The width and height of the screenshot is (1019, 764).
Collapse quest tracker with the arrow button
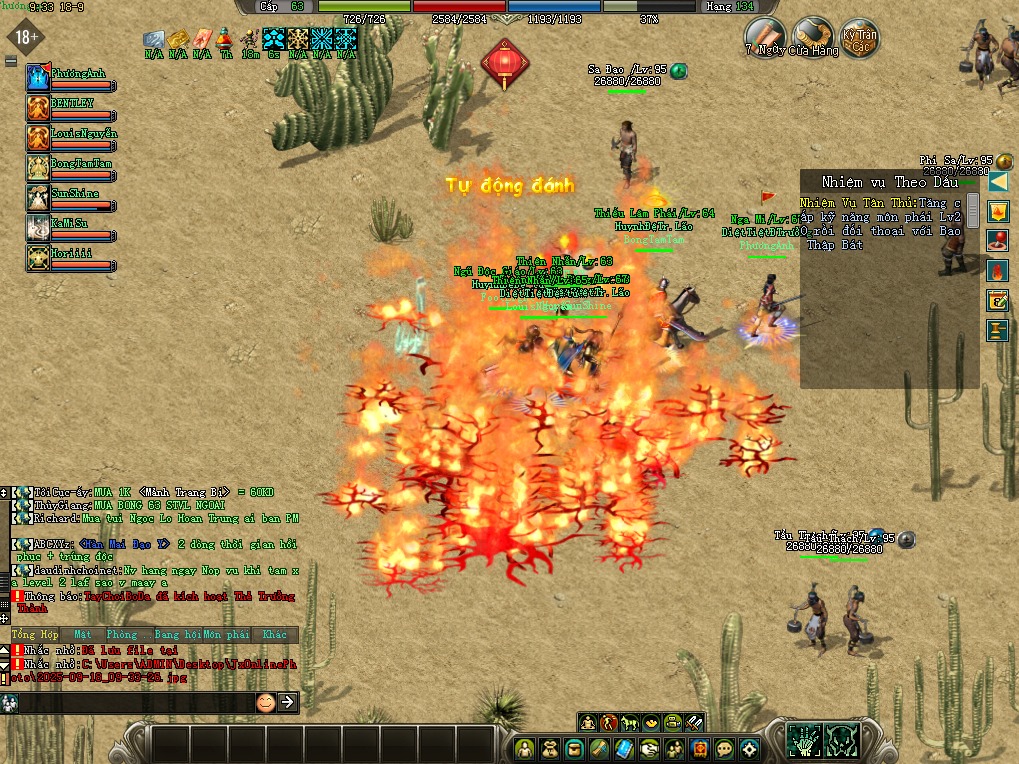tap(997, 182)
